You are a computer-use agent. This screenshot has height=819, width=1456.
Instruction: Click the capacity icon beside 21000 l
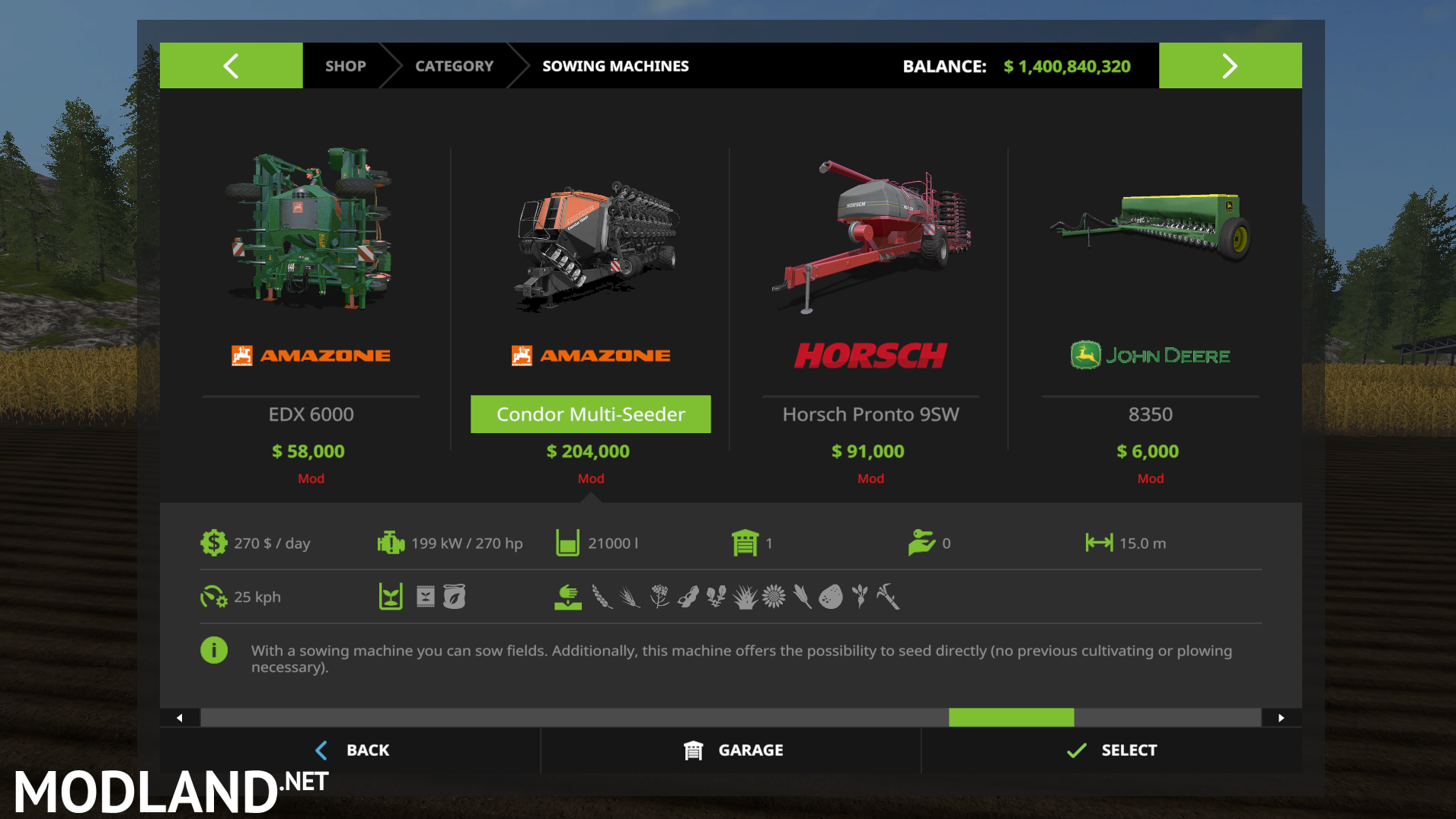[567, 543]
